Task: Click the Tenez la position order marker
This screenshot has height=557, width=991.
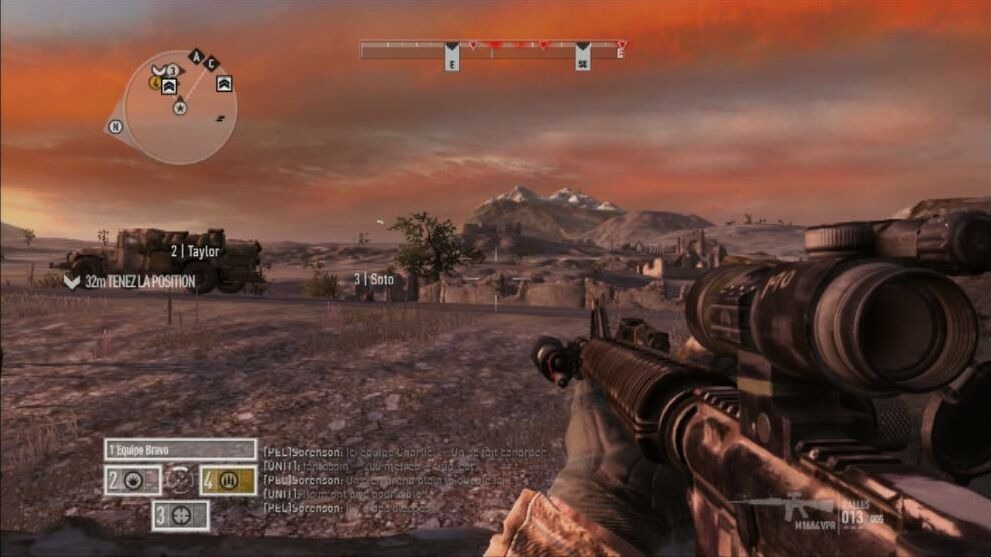Action: coord(130,282)
